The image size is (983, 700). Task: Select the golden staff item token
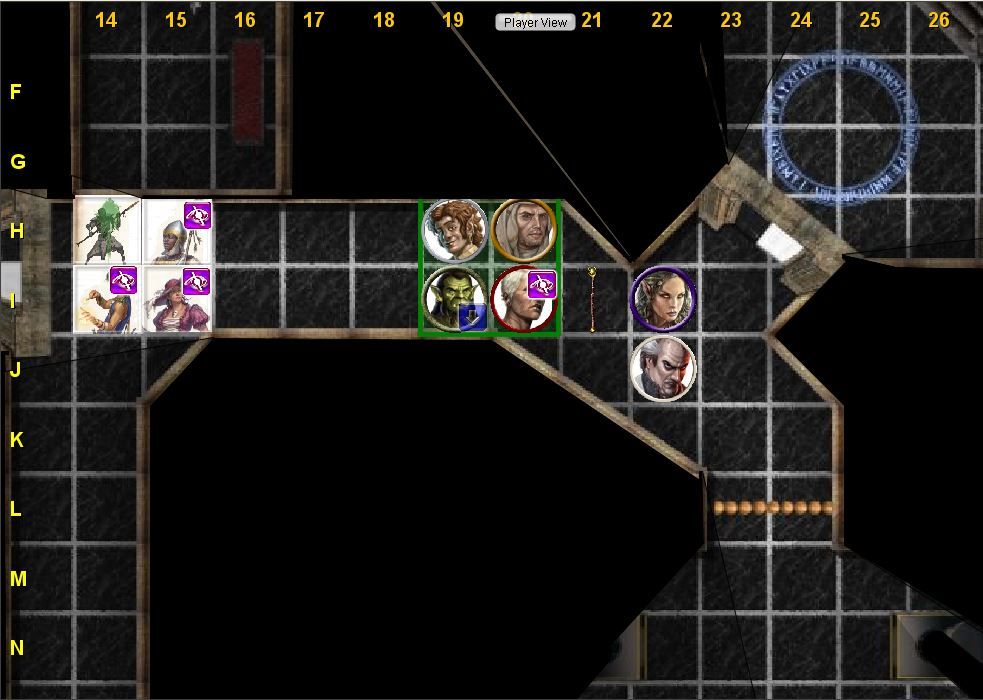coord(592,298)
